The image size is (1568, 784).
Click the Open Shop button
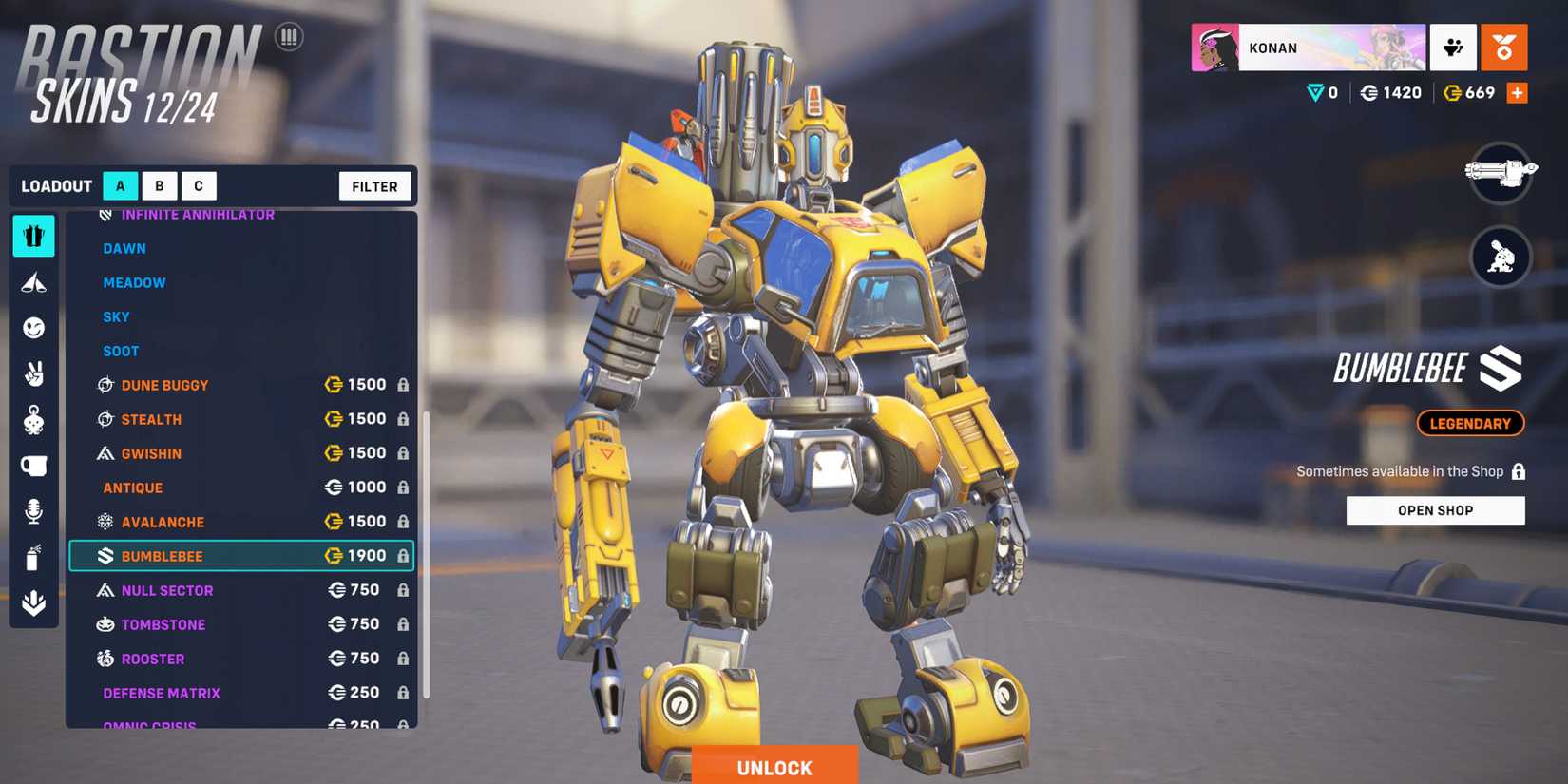coord(1435,510)
